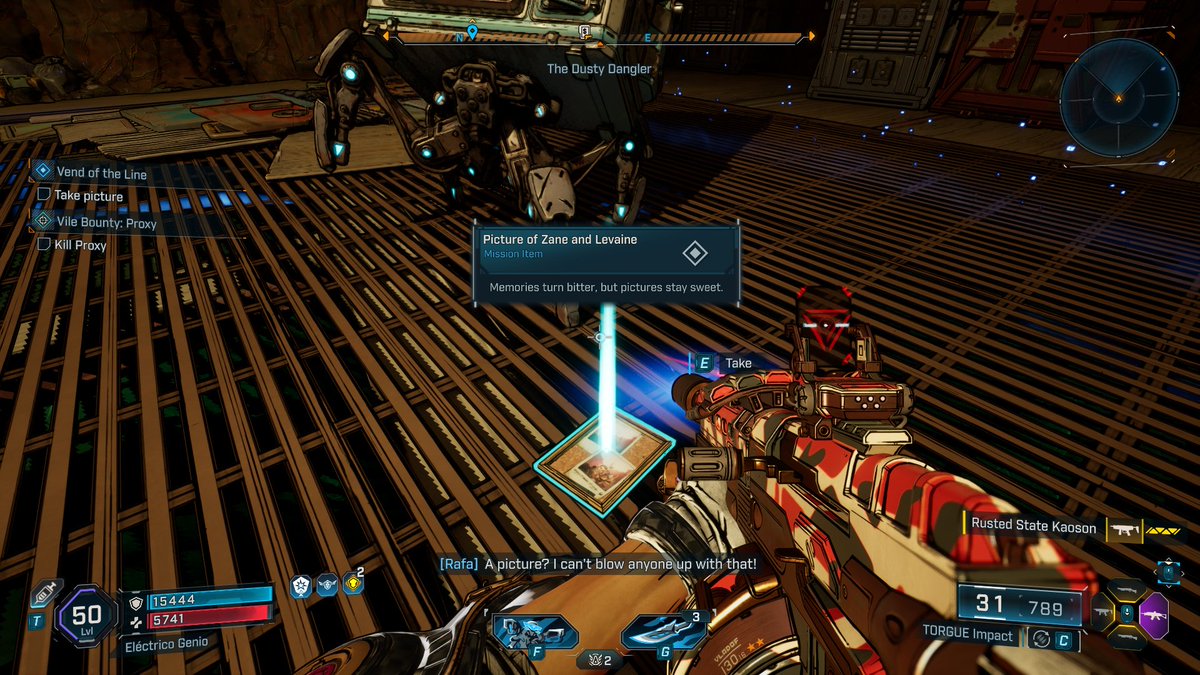The width and height of the screenshot is (1200, 675).
Task: Select the Vile Bounty: Proxy mission entry
Action: [105, 223]
